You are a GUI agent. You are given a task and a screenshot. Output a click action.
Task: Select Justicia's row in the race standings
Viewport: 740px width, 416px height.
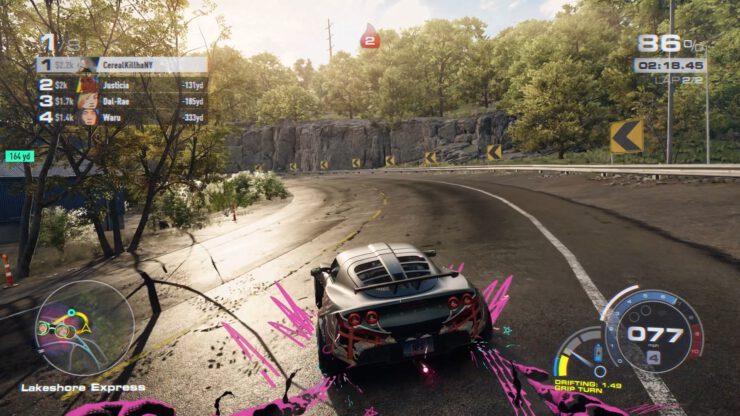pyautogui.click(x=121, y=85)
